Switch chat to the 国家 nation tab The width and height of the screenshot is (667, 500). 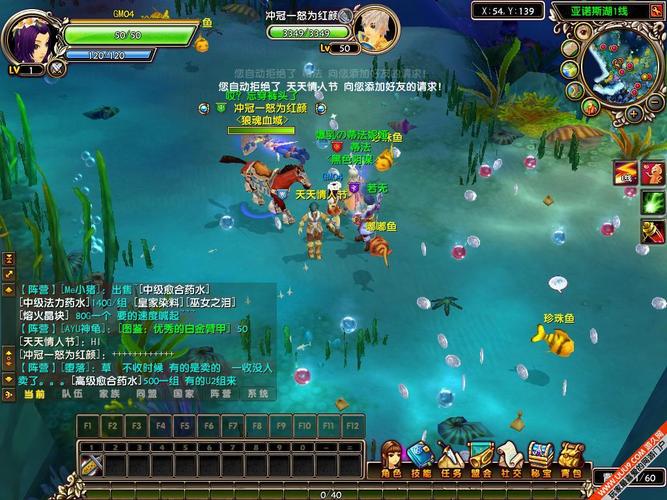[183, 394]
